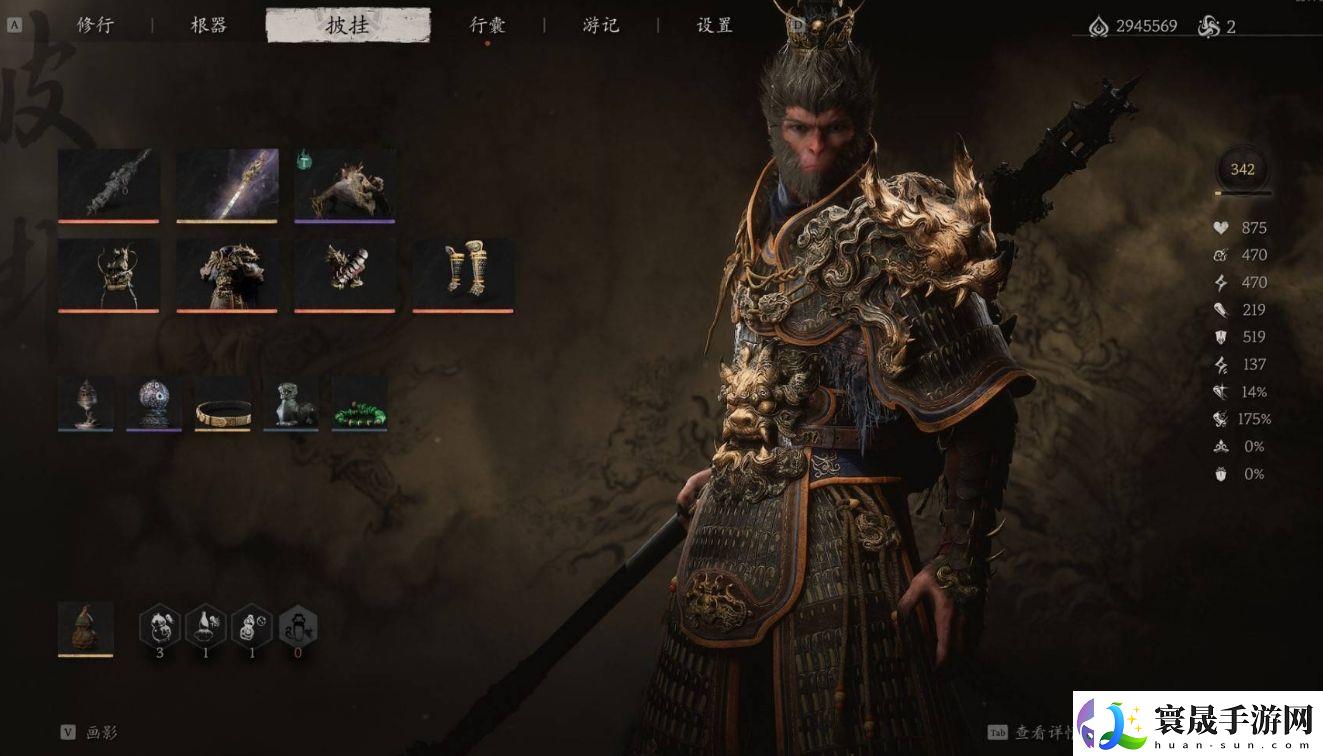Screen dimensions: 1323x756
Task: Choose the green jade bead bracelet
Action: pos(359,403)
